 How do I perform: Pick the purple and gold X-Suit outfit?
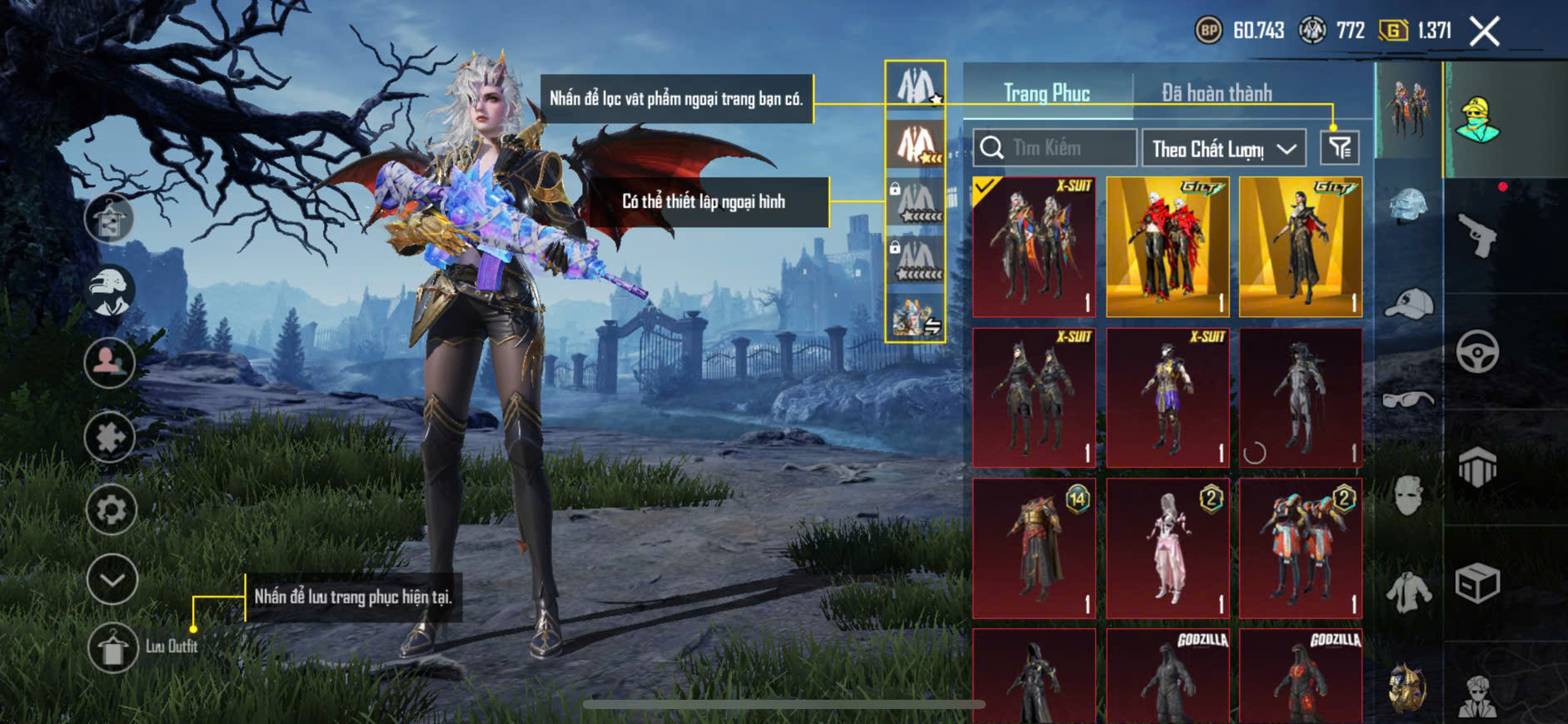coord(1167,397)
